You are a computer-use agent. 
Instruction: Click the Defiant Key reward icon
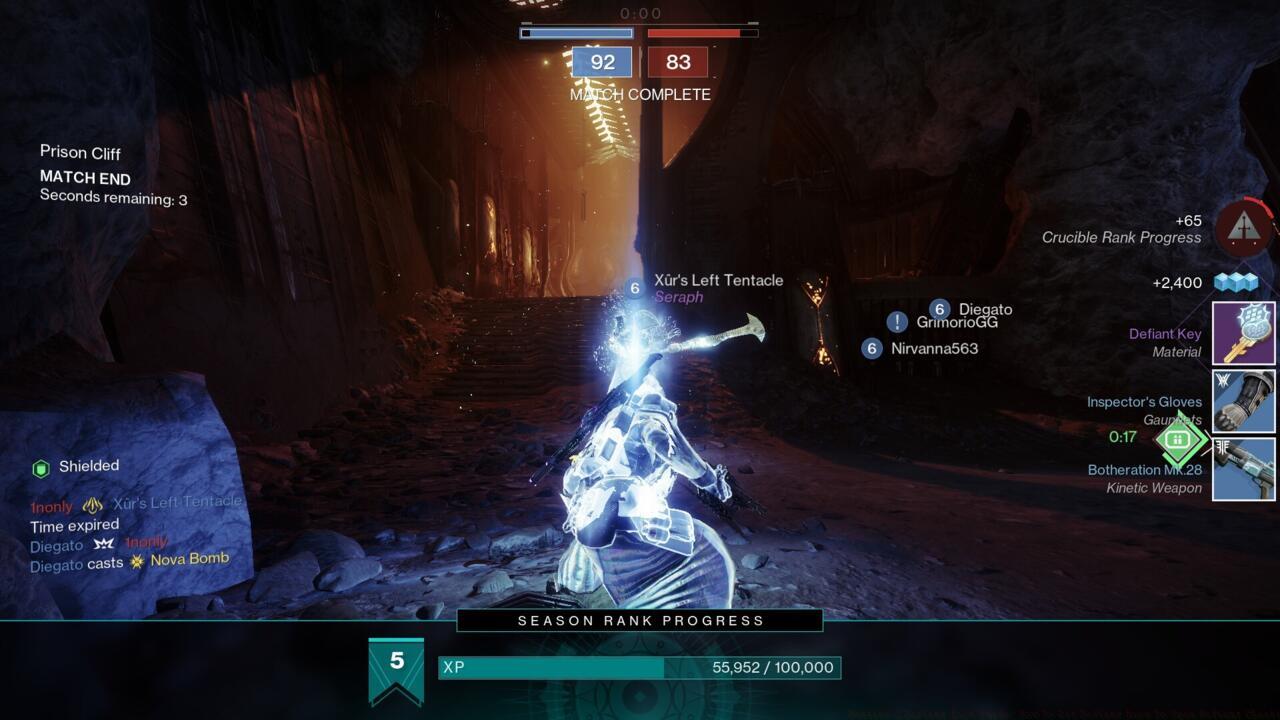click(1243, 332)
